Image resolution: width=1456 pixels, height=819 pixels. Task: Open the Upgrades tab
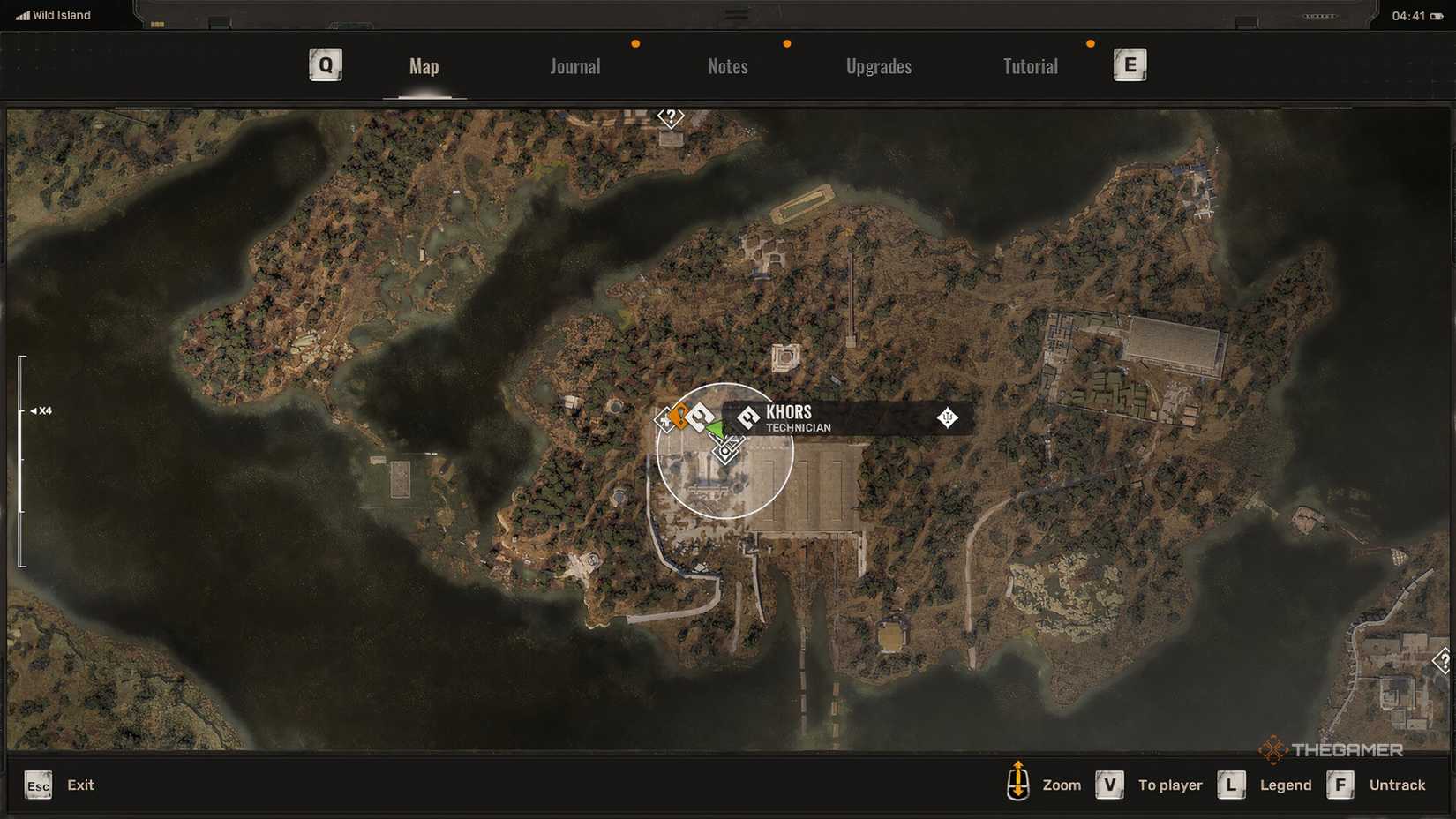pyautogui.click(x=879, y=66)
